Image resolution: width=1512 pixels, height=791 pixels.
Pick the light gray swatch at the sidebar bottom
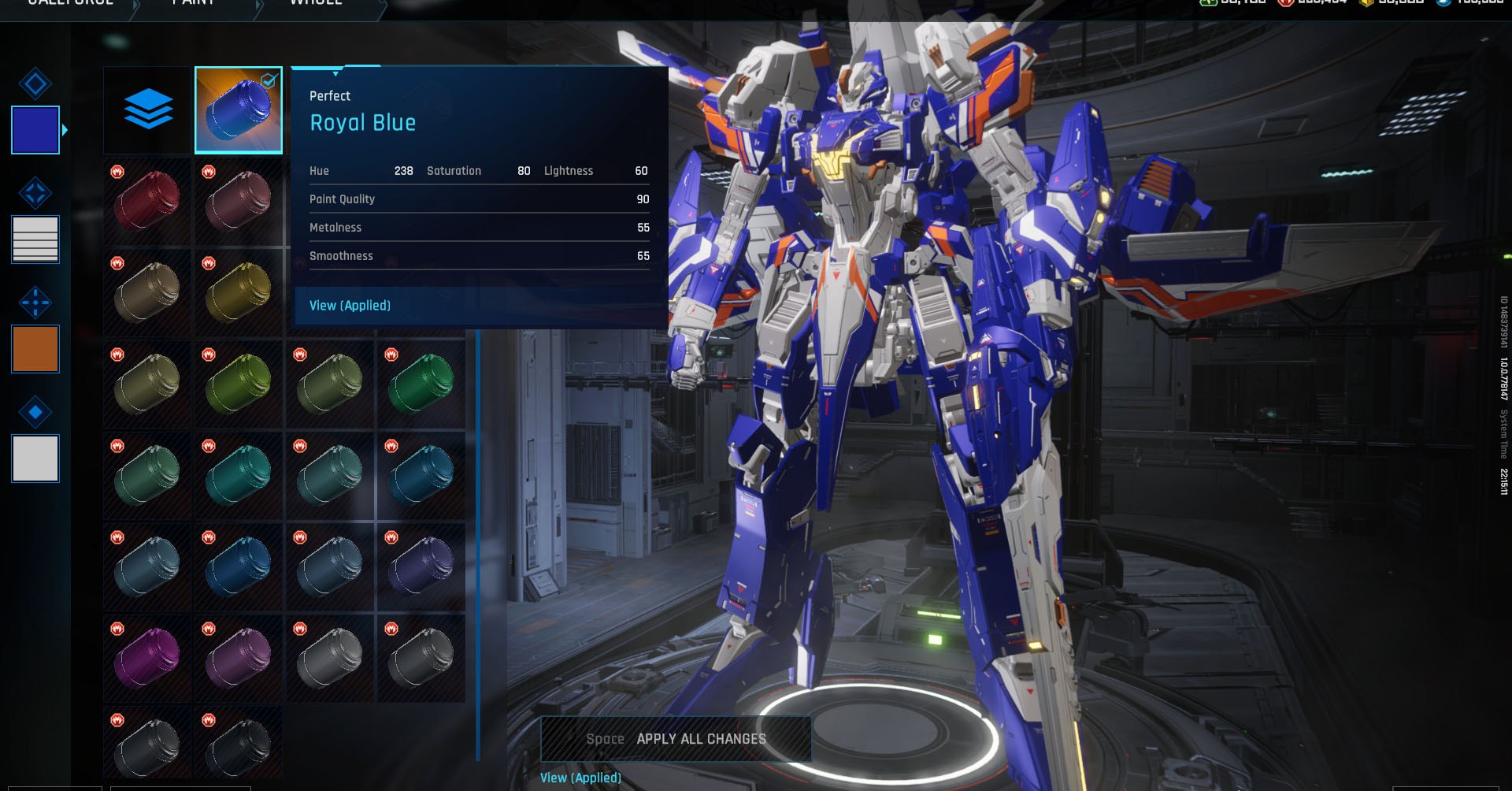point(35,458)
